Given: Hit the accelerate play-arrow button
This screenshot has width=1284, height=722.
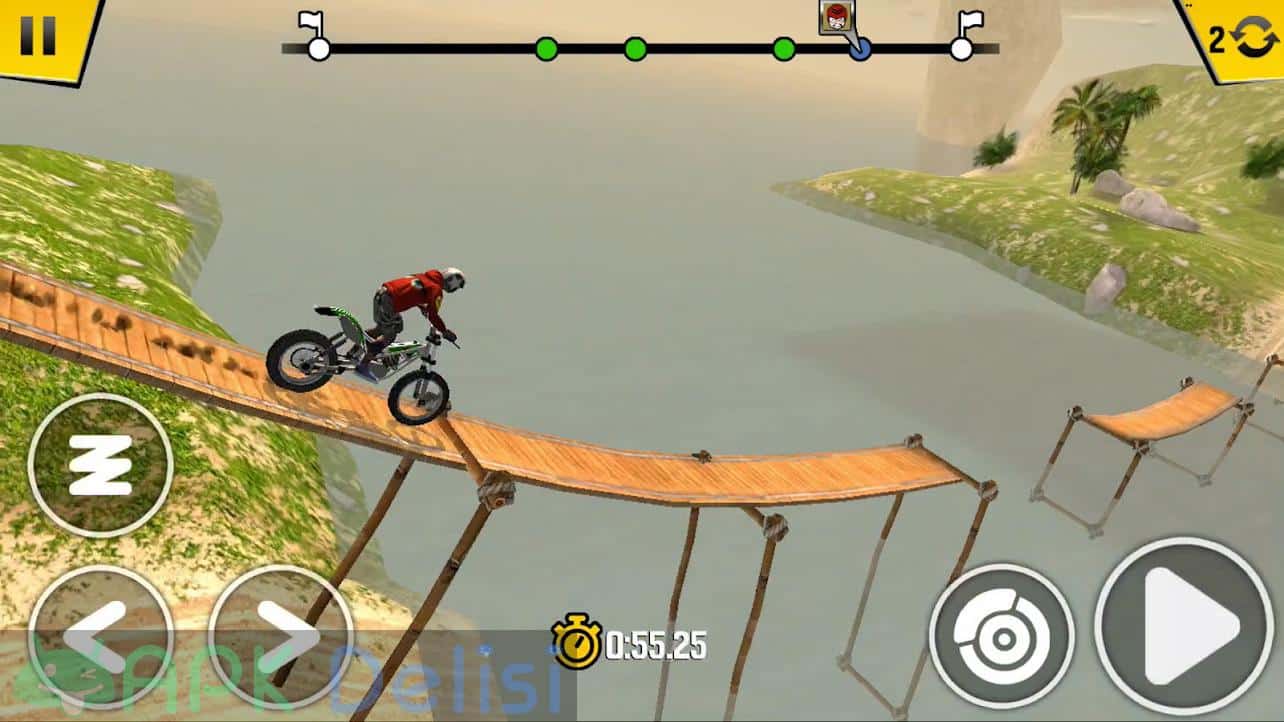Looking at the screenshot, I should (x=1184, y=626).
